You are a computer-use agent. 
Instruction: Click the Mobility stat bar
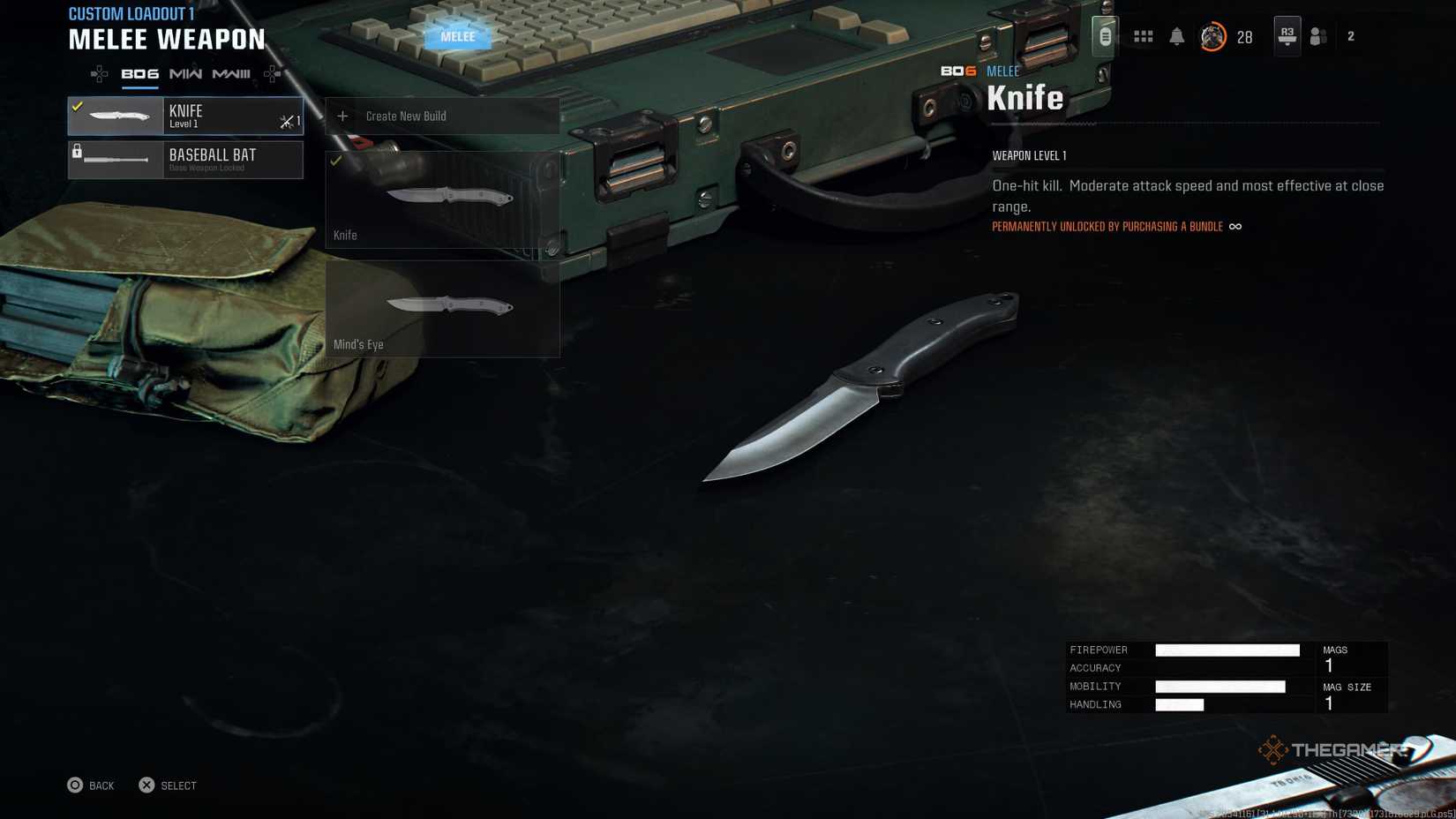(x=1222, y=686)
